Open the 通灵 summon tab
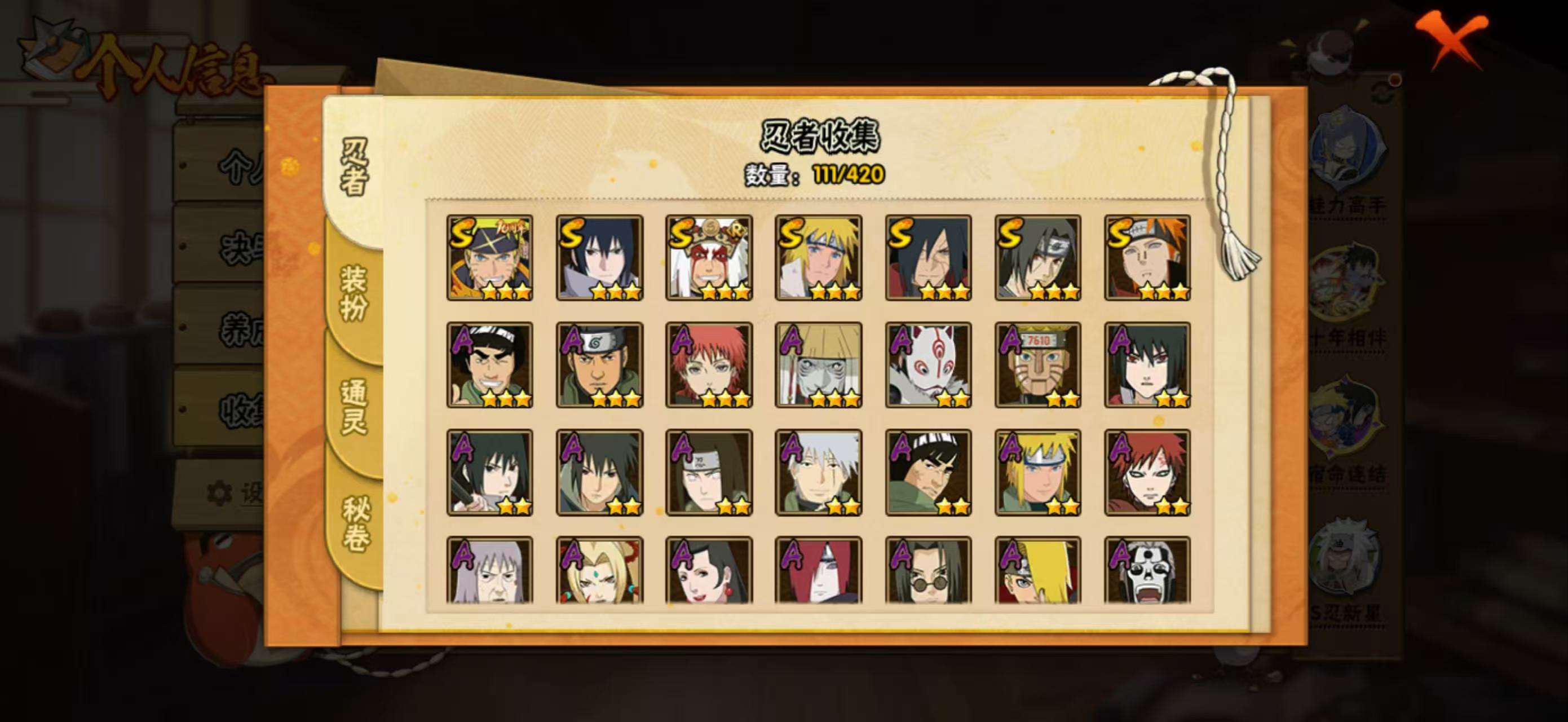Image resolution: width=1568 pixels, height=722 pixels. (354, 407)
